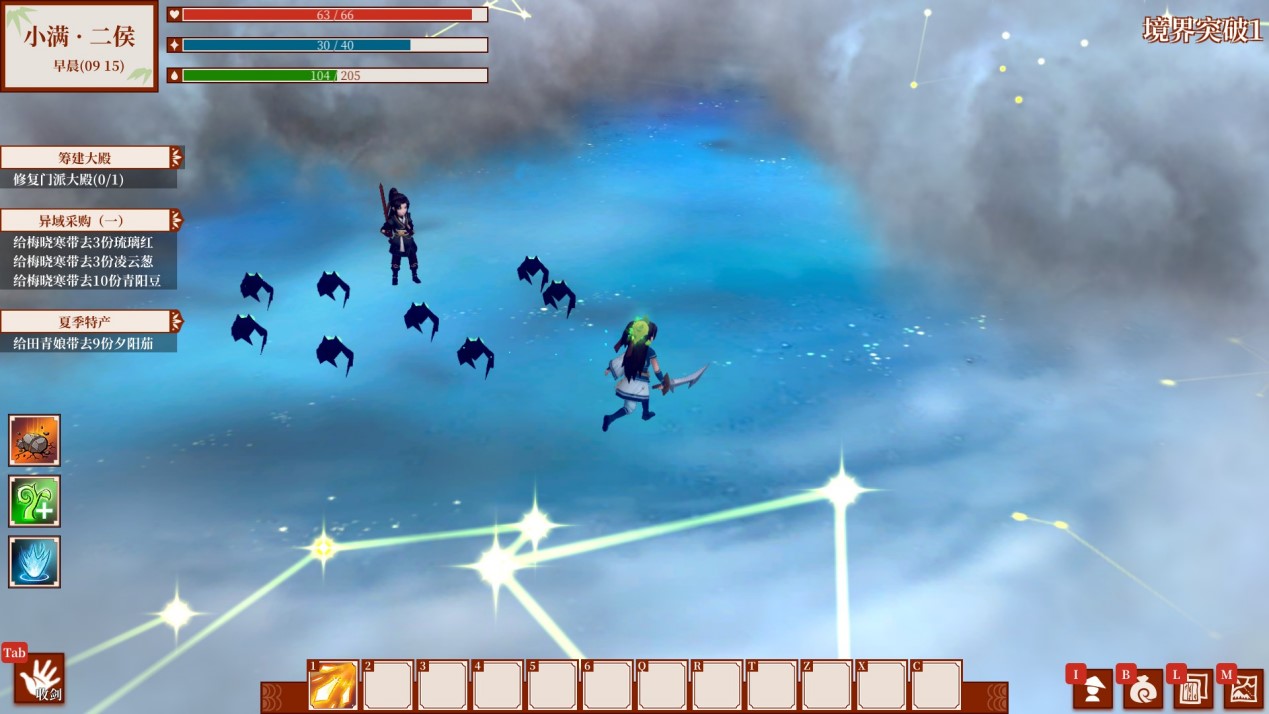
Task: Open the bag inventory pouch icon
Action: point(1143,689)
